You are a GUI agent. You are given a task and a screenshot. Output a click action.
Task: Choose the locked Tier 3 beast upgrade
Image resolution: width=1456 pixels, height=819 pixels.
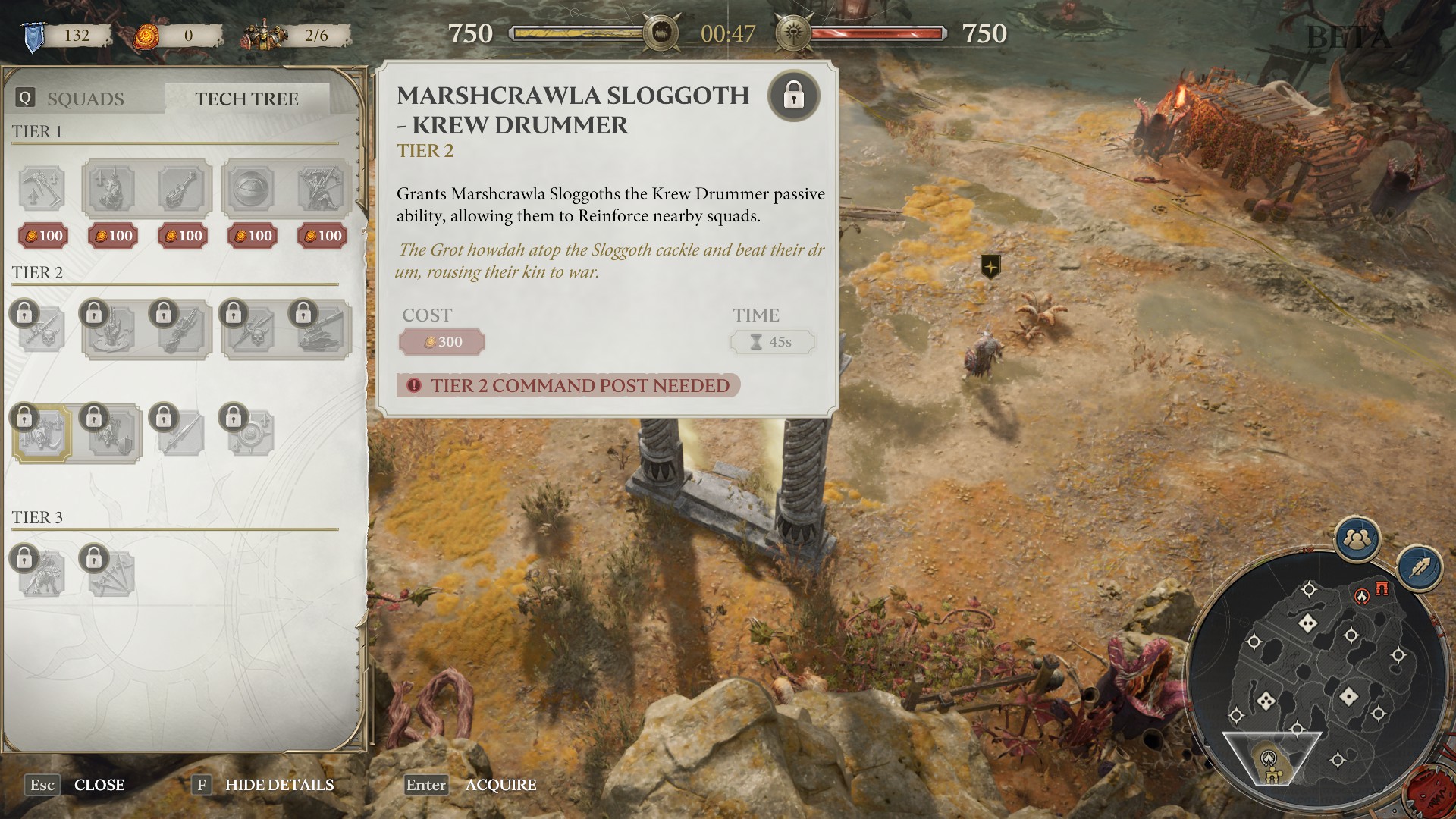tap(42, 574)
